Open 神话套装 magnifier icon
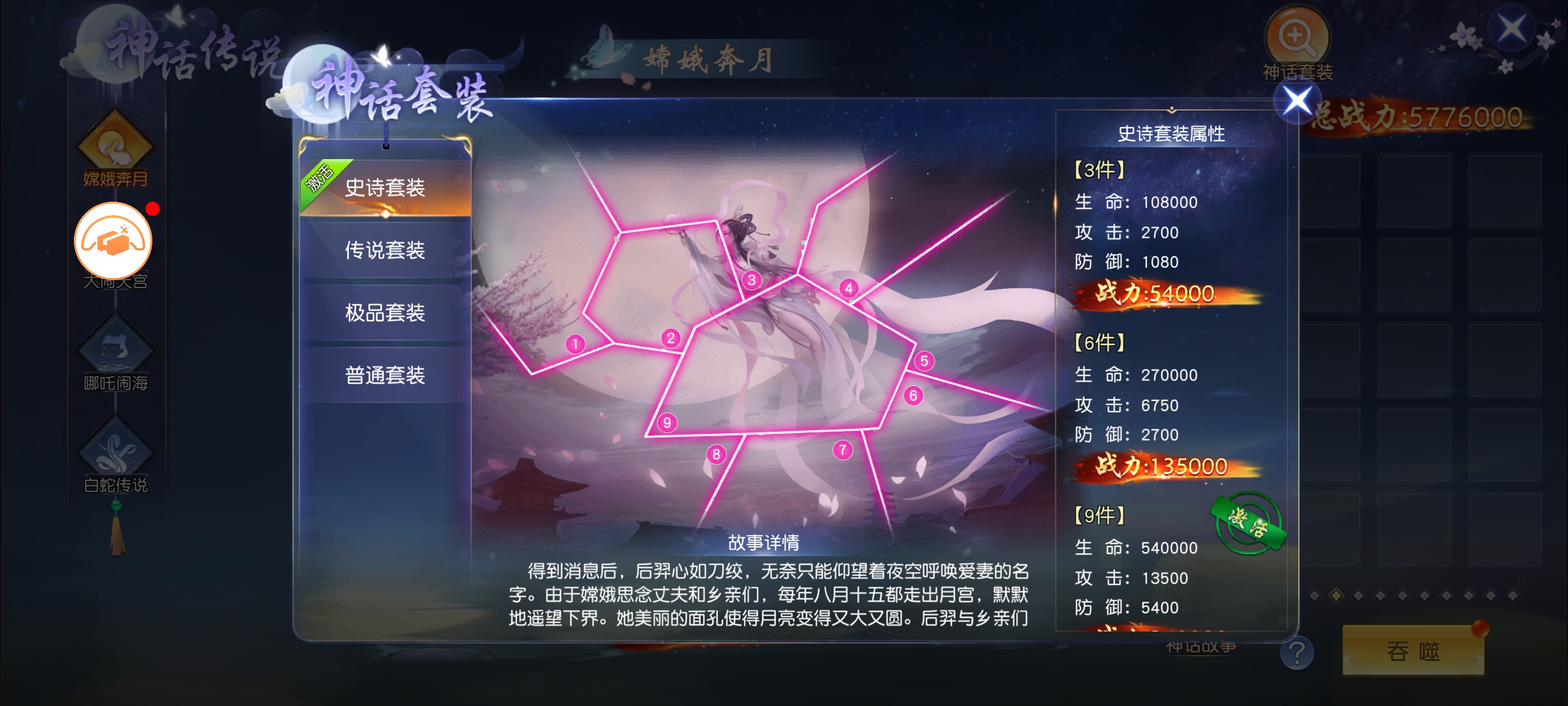The width and height of the screenshot is (1568, 706). point(1297,38)
